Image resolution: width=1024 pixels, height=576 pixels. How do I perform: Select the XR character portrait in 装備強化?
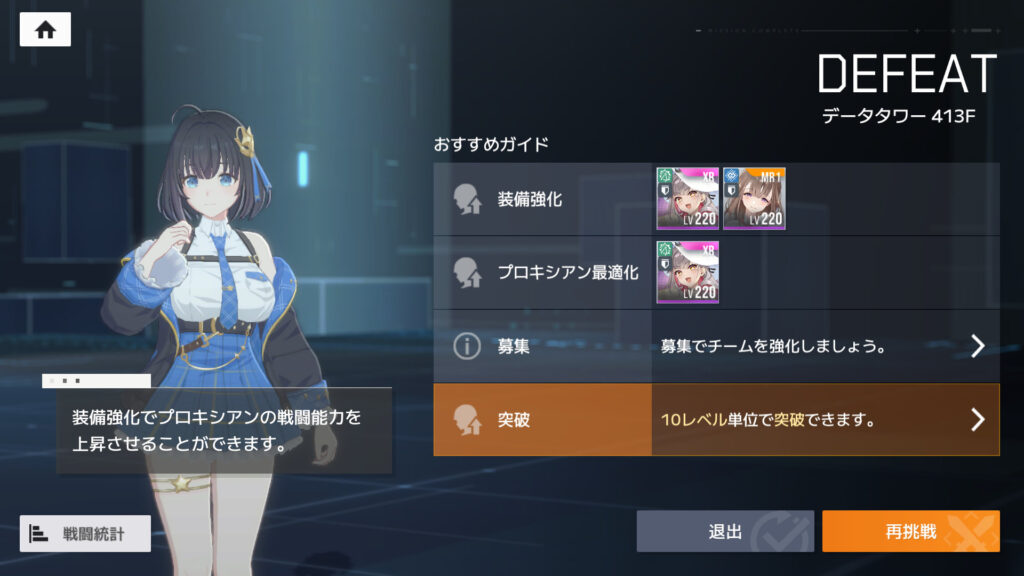687,199
